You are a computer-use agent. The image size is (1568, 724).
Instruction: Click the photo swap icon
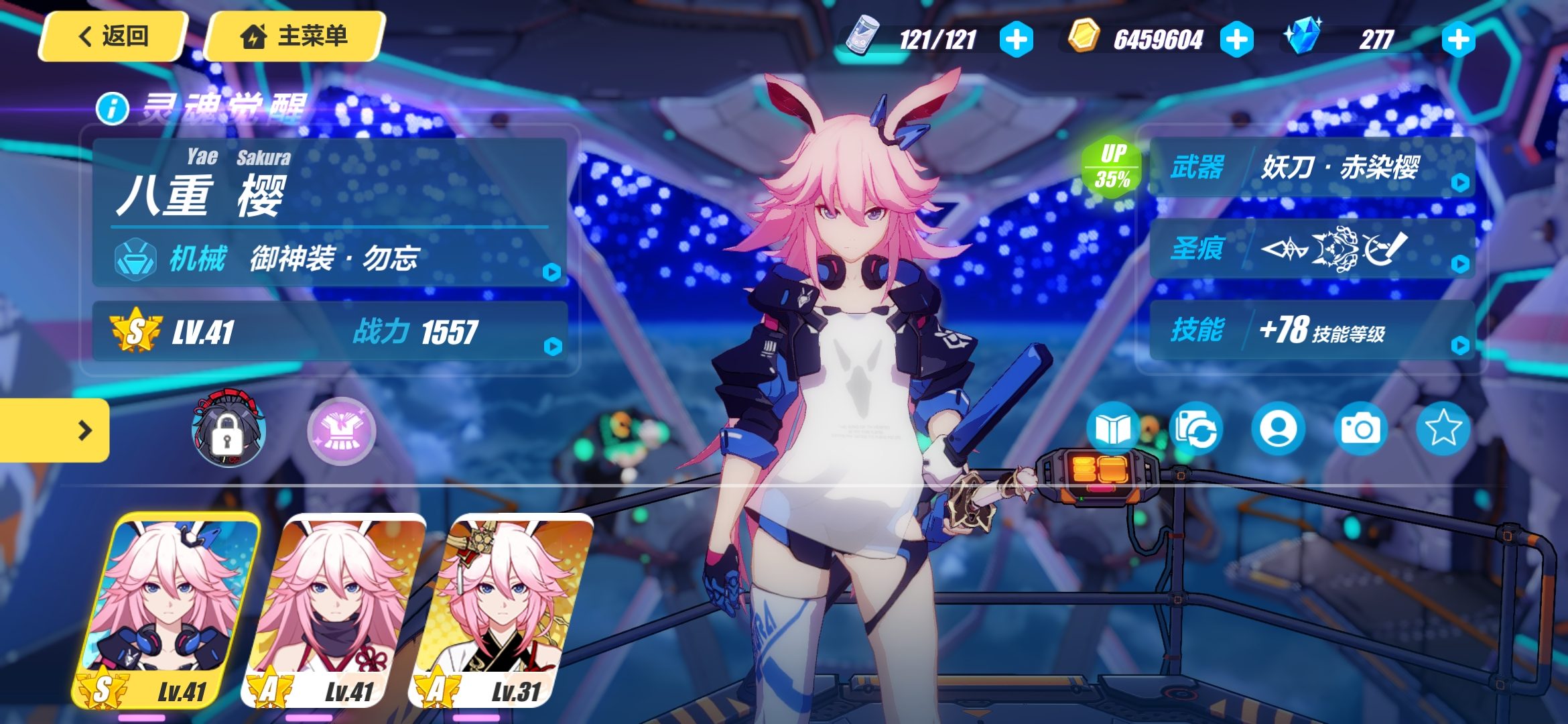point(1196,429)
